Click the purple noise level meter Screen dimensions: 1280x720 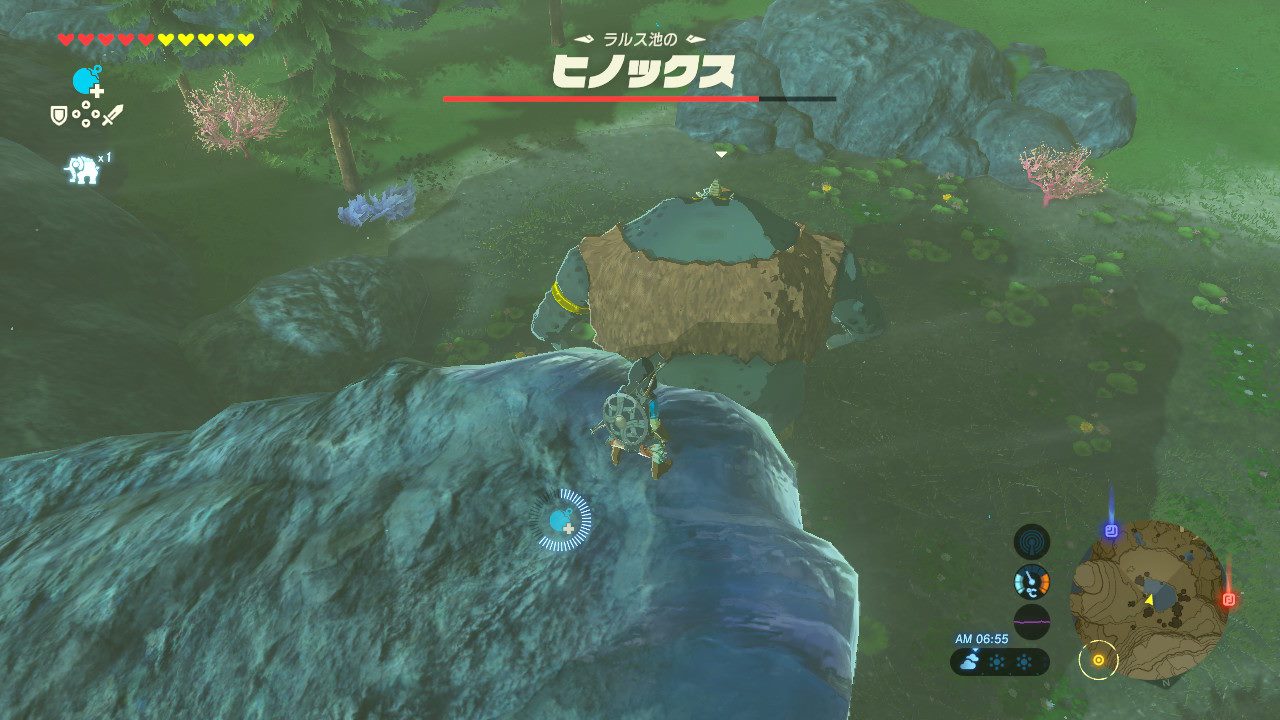pos(1032,621)
